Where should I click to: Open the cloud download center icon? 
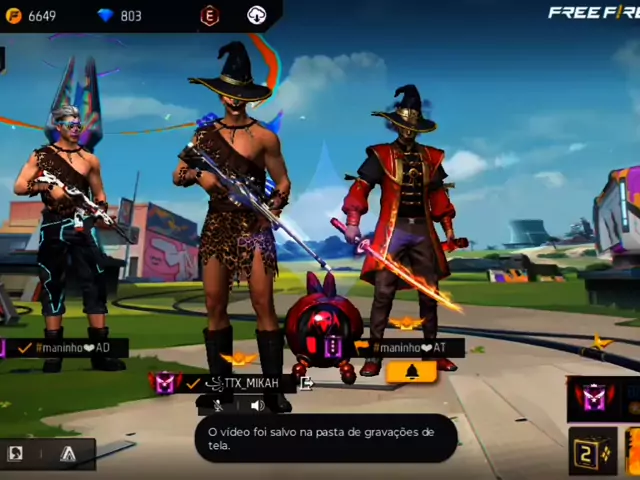click(x=257, y=16)
